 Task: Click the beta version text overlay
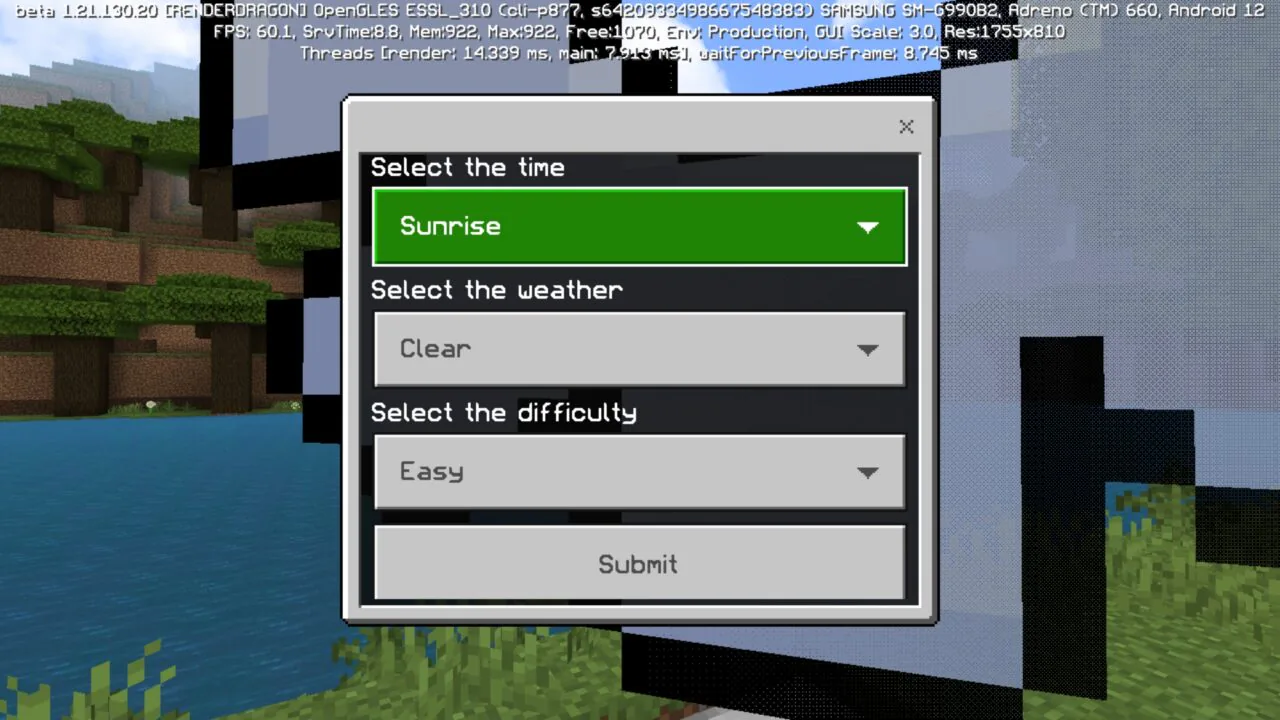point(640,11)
